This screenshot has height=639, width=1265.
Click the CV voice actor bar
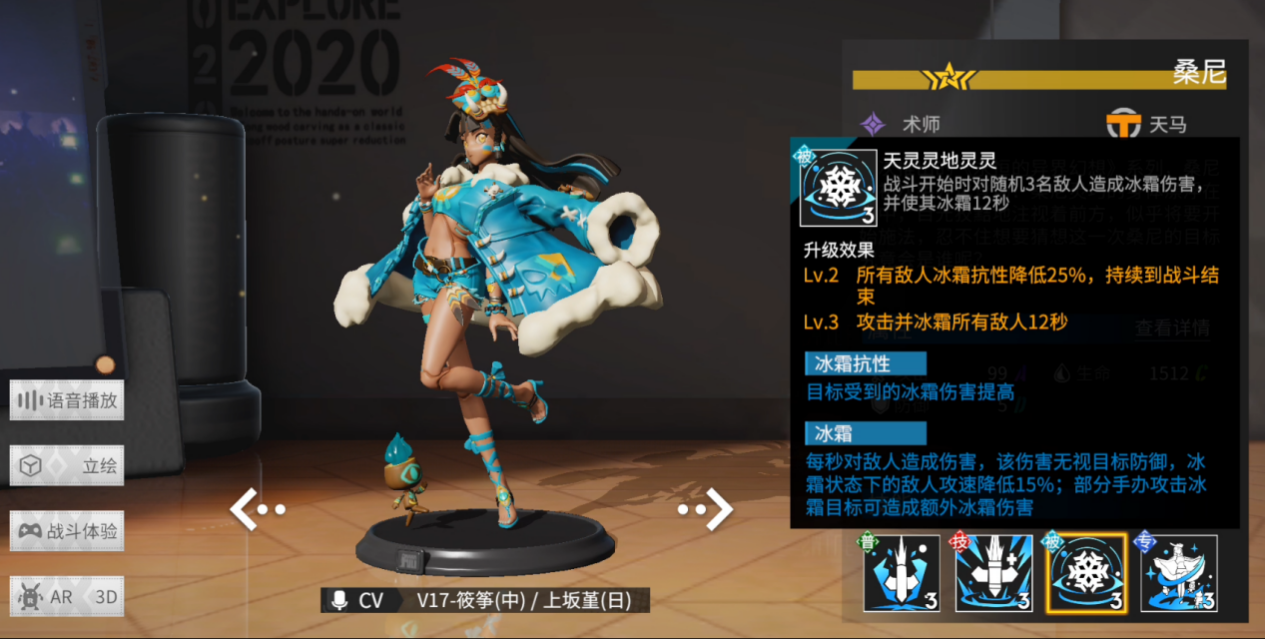[x=485, y=600]
